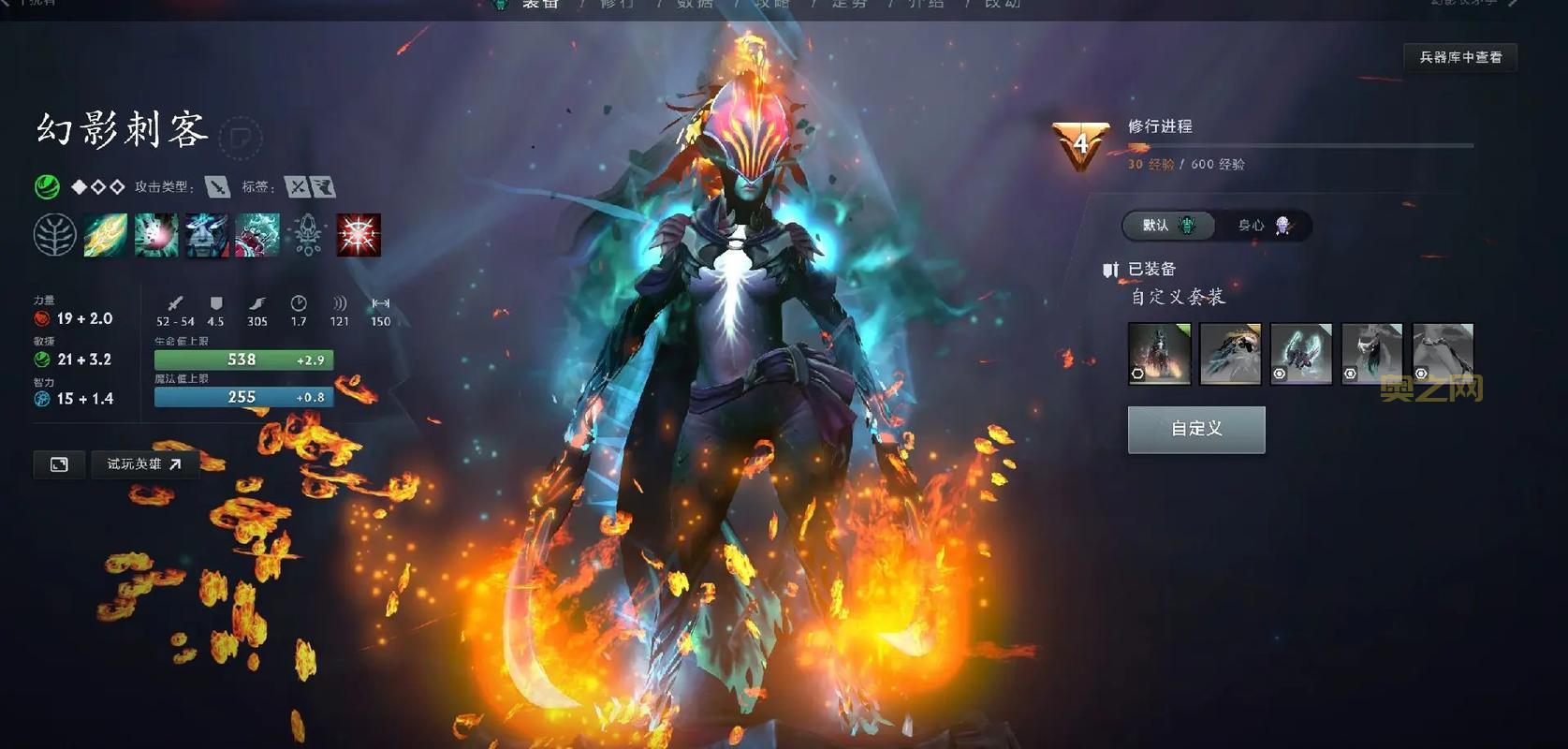Click the Blur ability icon
Image resolution: width=1568 pixels, height=749 pixels.
coord(208,235)
